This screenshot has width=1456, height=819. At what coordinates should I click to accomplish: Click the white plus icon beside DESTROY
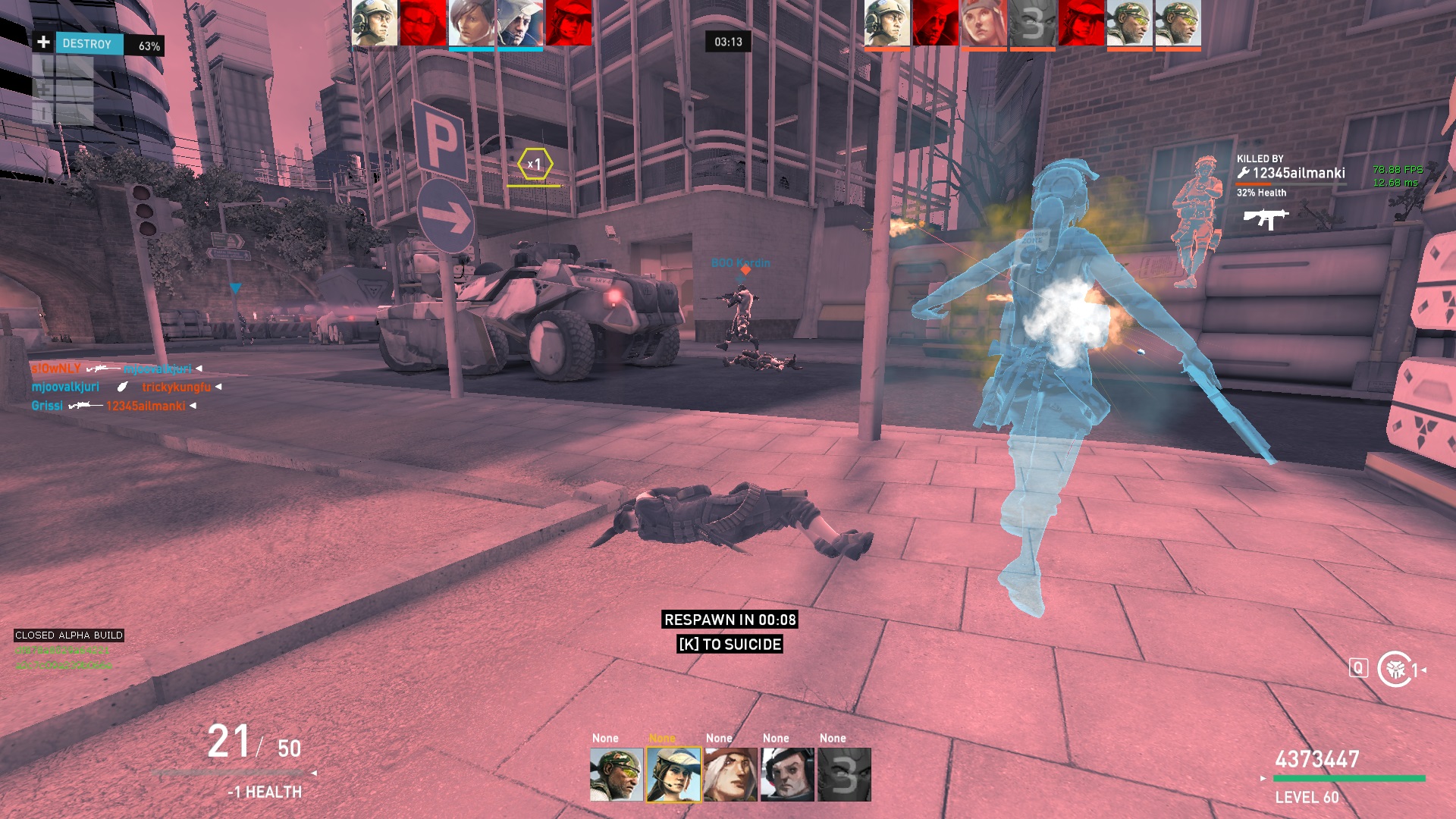43,42
